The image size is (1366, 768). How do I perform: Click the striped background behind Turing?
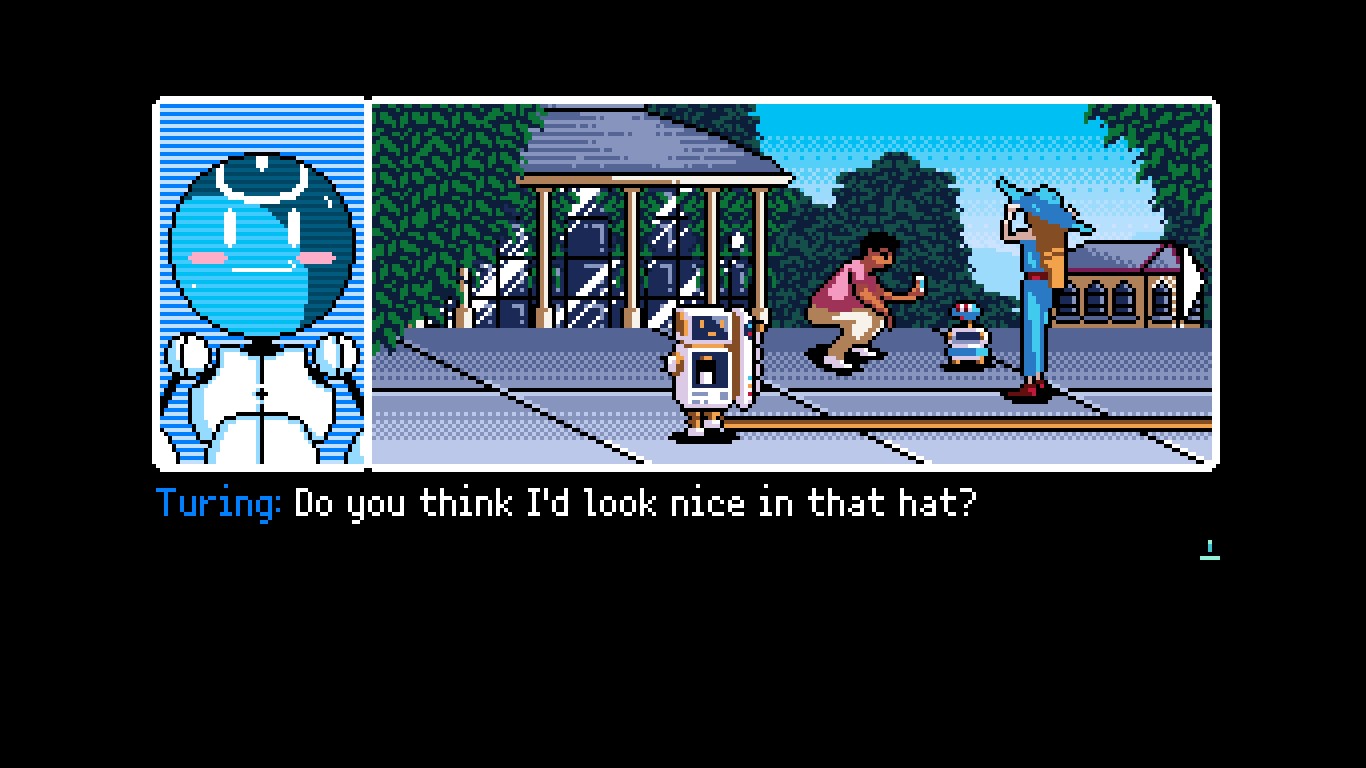point(185,130)
